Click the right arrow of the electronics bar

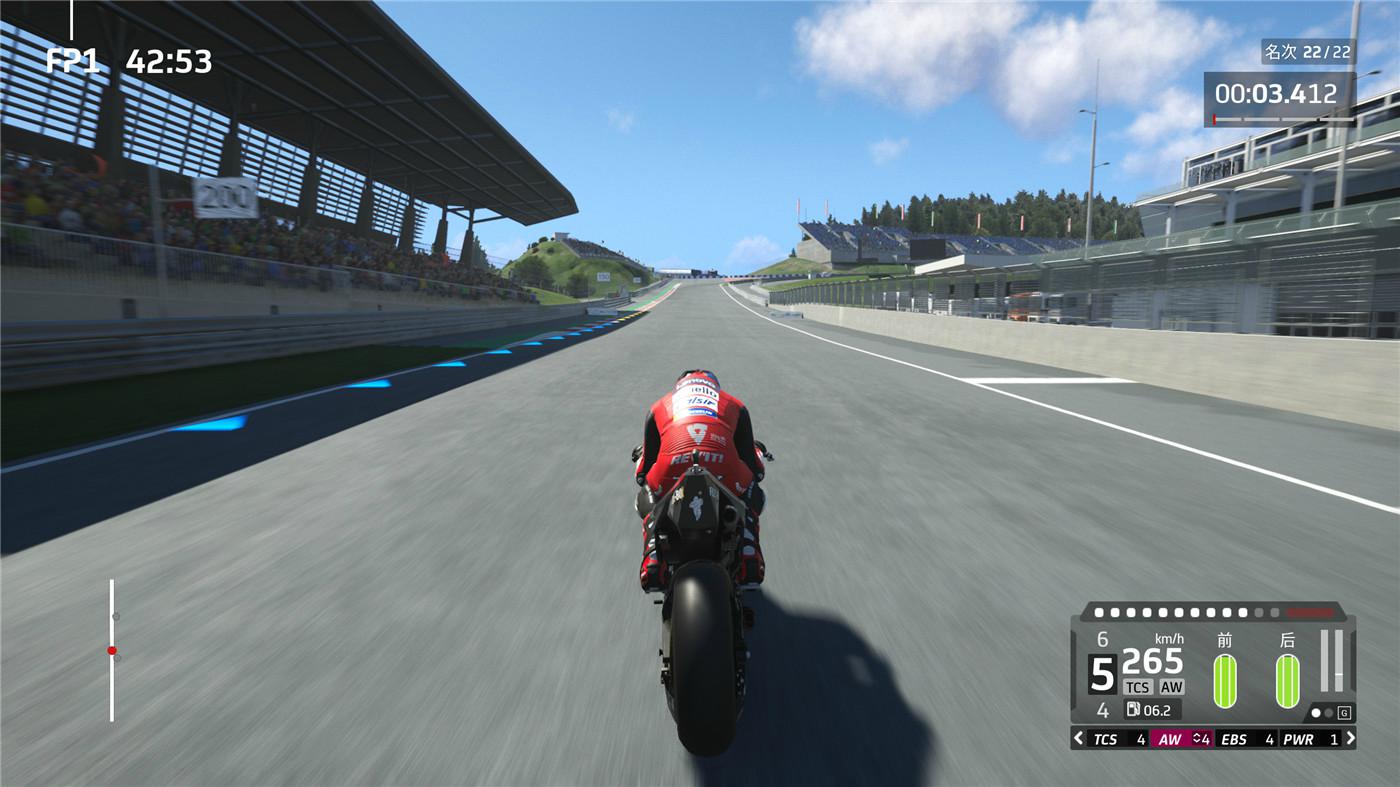[x=1350, y=739]
